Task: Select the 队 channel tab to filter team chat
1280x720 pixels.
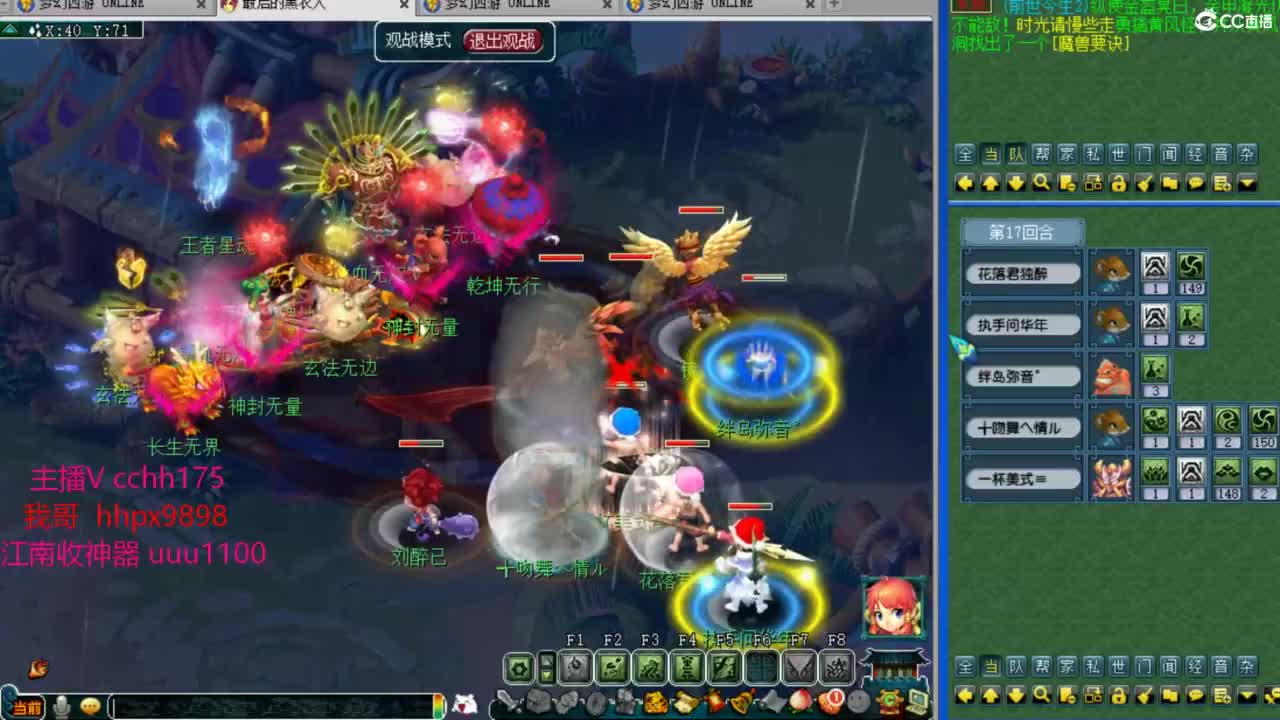Action: tap(1018, 156)
